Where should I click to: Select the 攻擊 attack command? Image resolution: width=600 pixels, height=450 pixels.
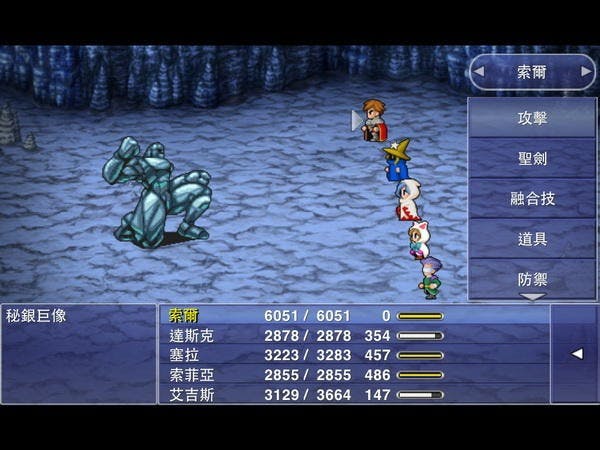coord(531,118)
